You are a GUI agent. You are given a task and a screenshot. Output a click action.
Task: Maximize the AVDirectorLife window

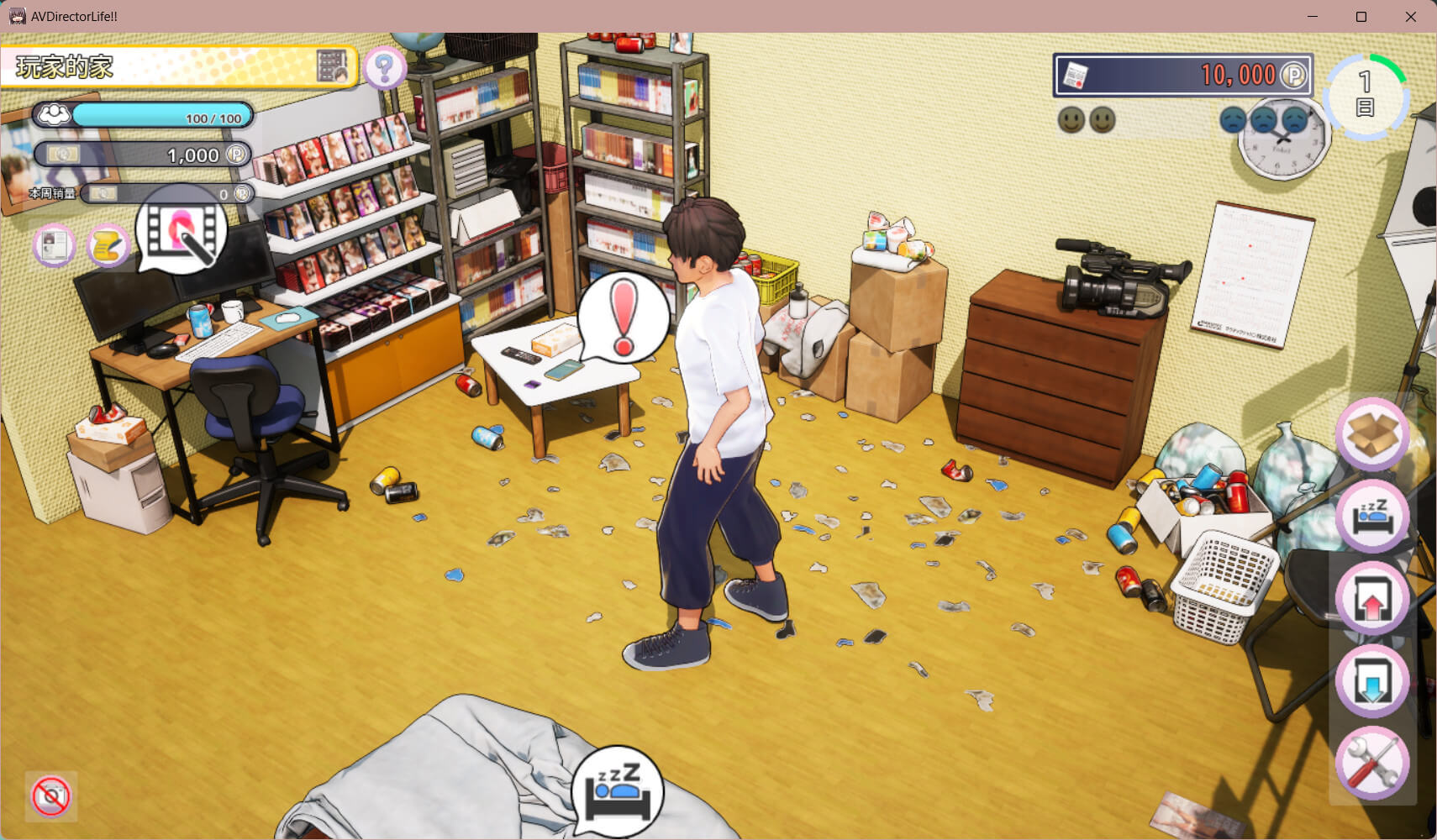point(1361,17)
